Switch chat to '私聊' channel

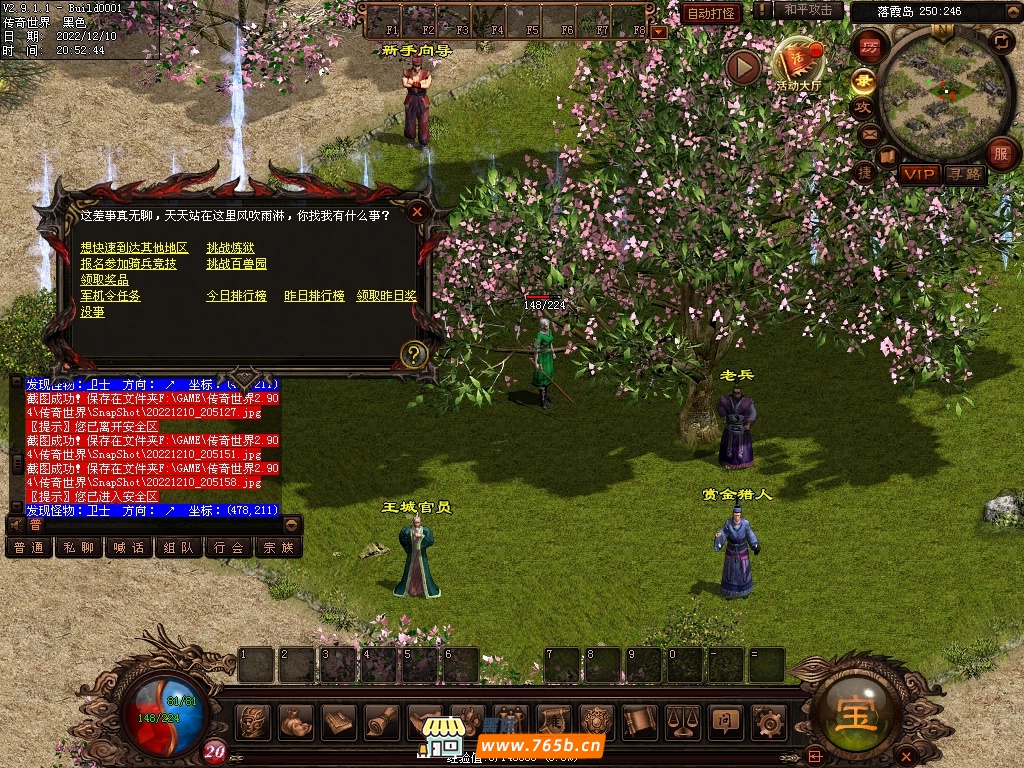tap(79, 547)
